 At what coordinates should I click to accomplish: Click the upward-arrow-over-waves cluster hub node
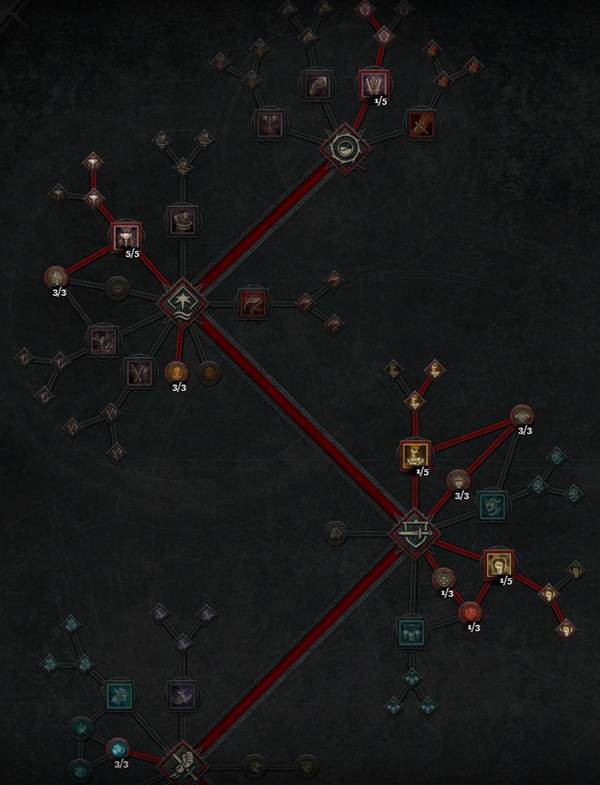point(184,300)
